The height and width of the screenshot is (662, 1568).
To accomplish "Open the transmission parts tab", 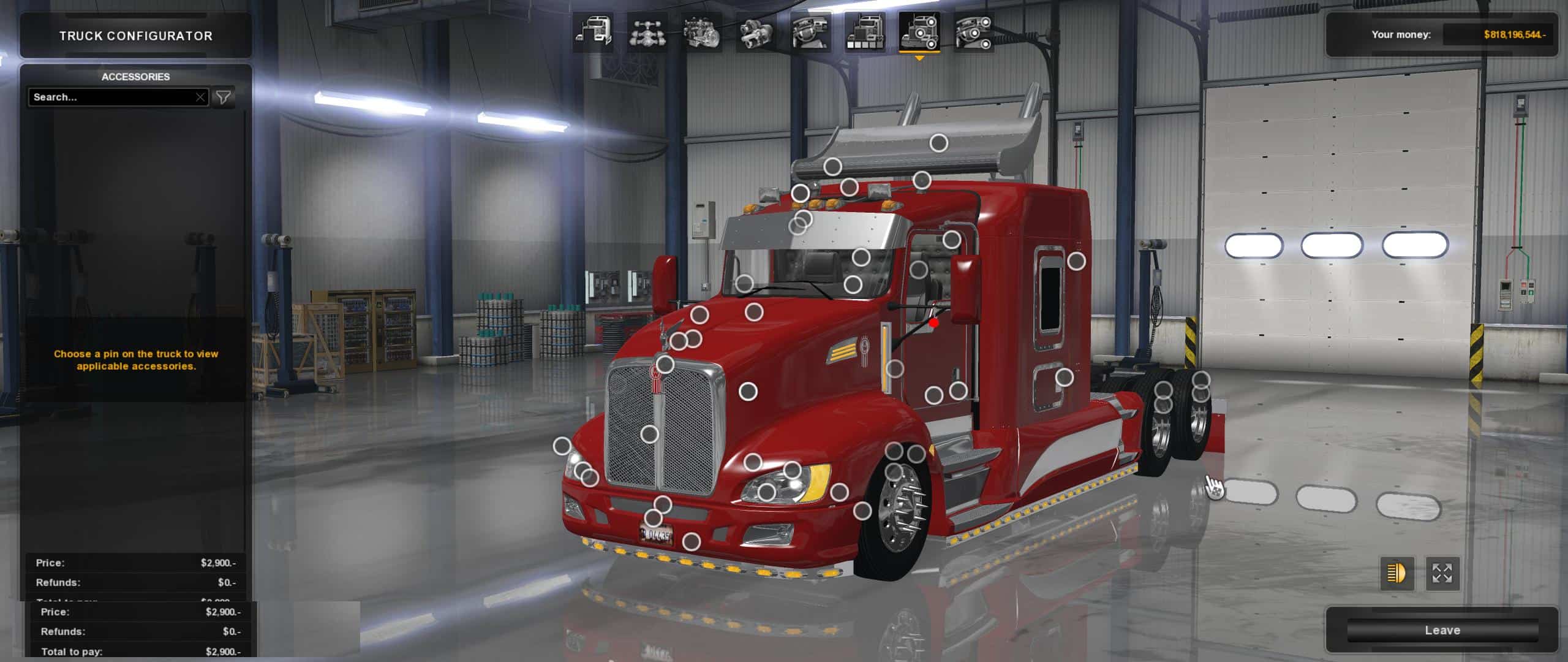I will tap(756, 31).
